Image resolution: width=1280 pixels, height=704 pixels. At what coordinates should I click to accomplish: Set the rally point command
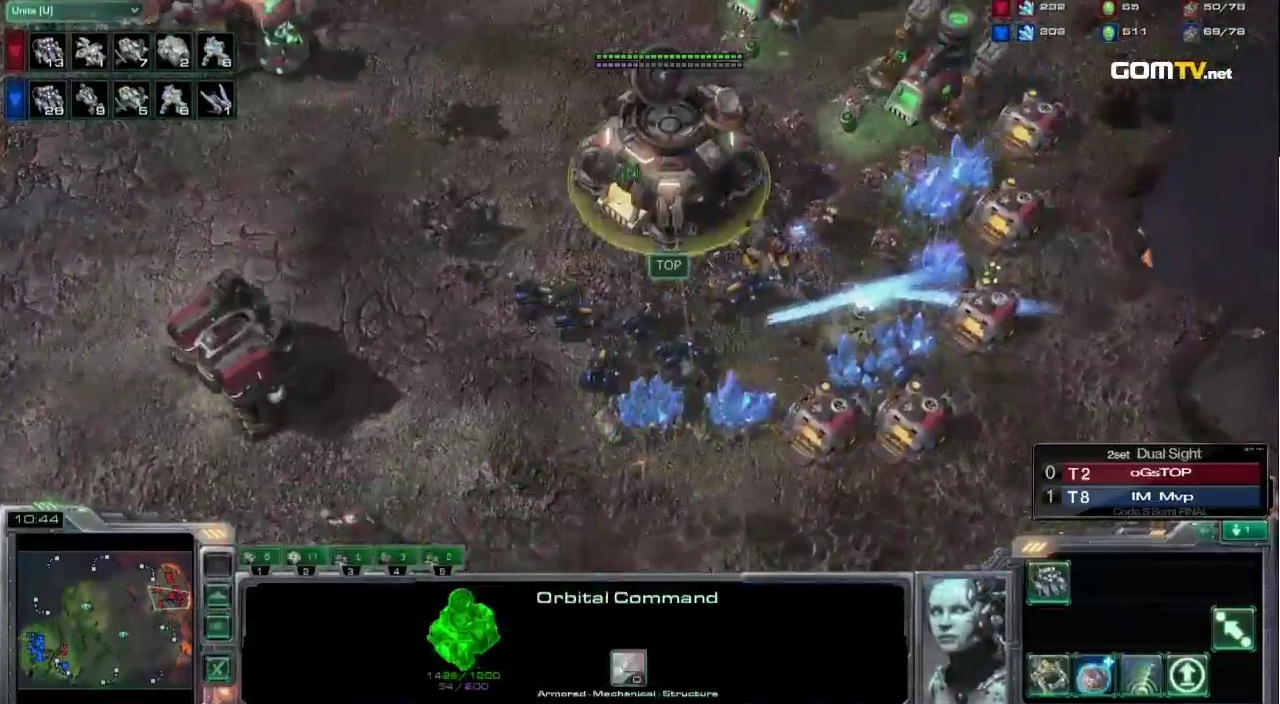point(1233,628)
